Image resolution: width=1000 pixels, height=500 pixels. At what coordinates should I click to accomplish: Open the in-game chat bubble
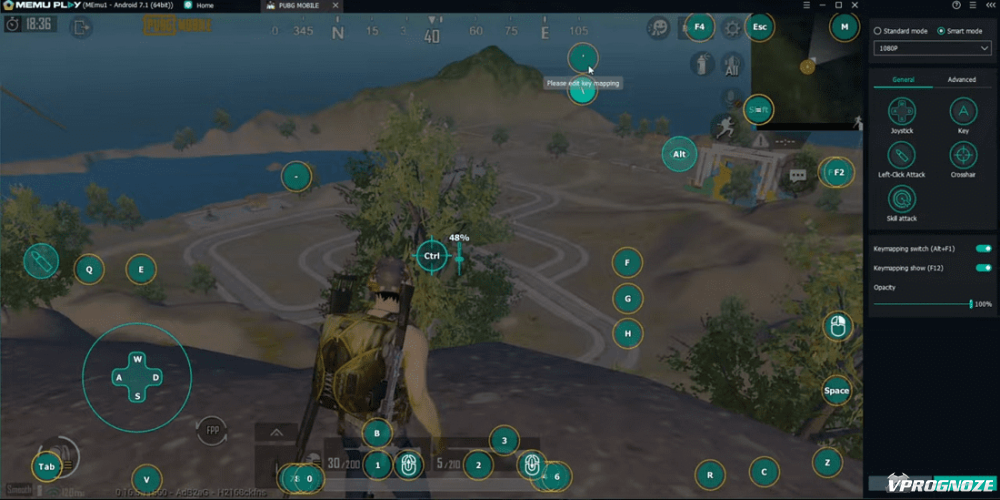pos(798,175)
